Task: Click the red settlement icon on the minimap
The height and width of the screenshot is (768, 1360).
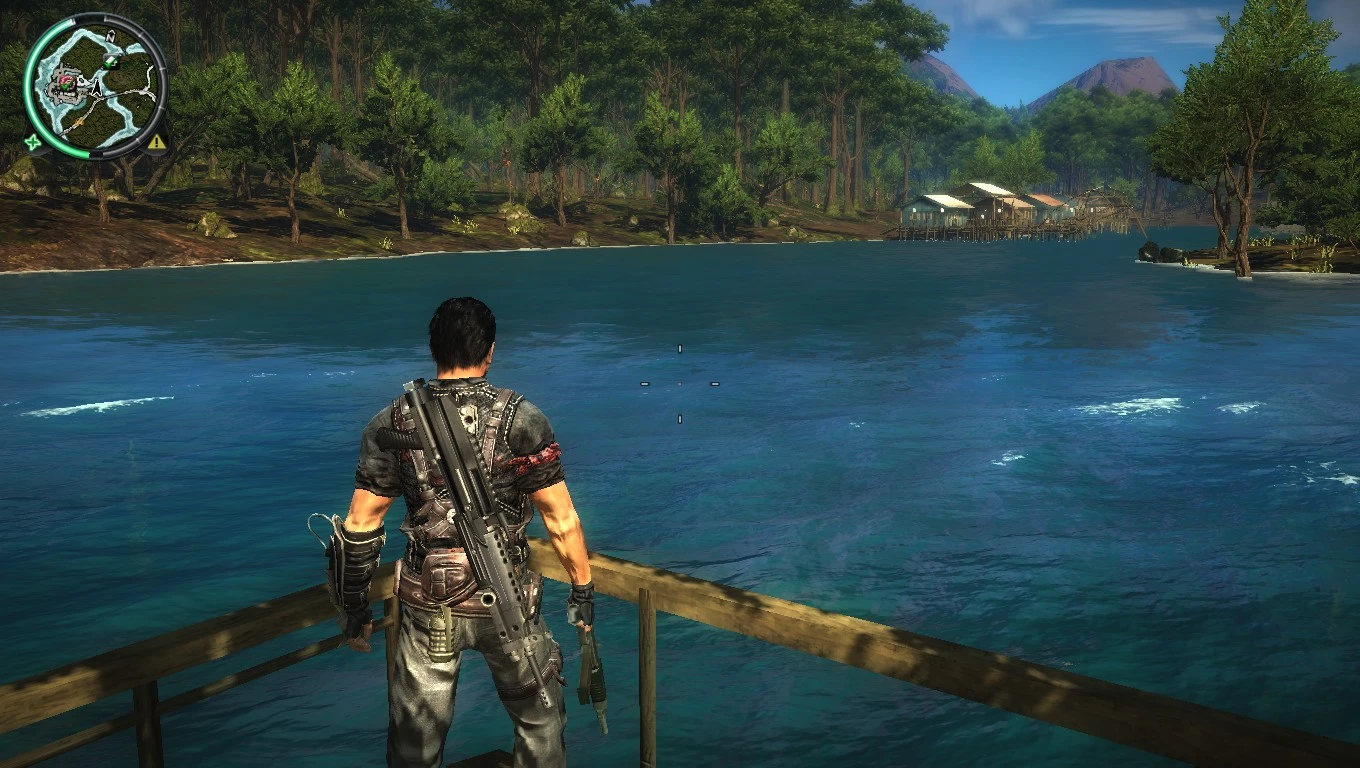Action: pyautogui.click(x=67, y=82)
